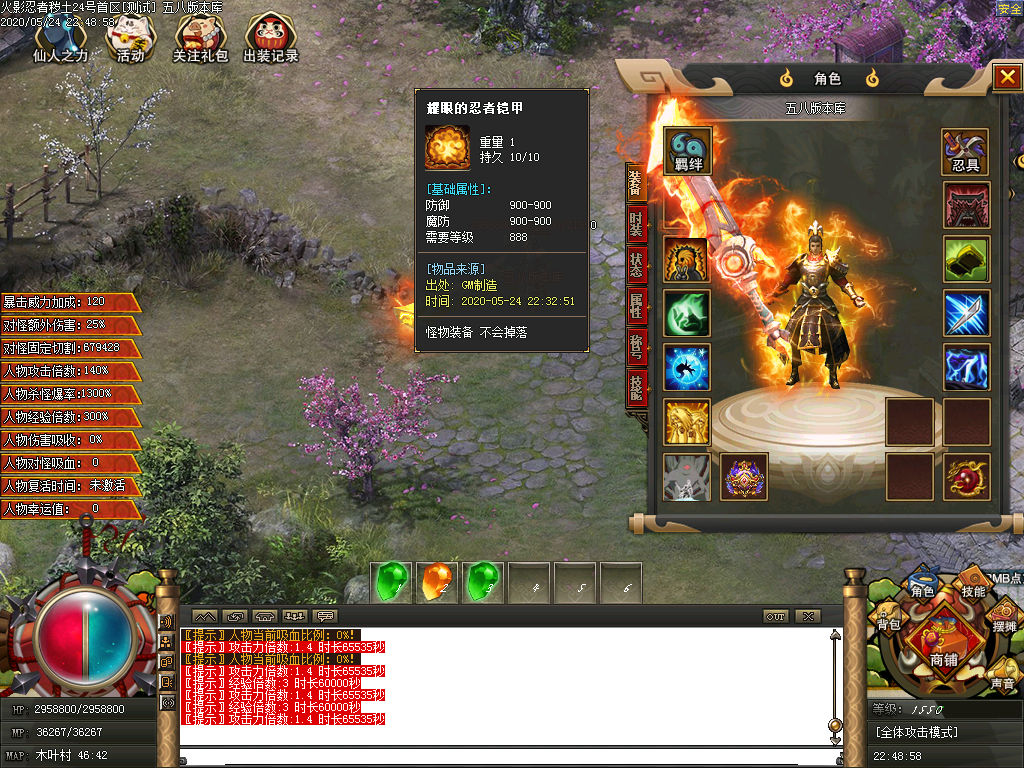Open the 羁绊 bond slot
Viewport: 1024px width, 768px height.
[x=688, y=151]
